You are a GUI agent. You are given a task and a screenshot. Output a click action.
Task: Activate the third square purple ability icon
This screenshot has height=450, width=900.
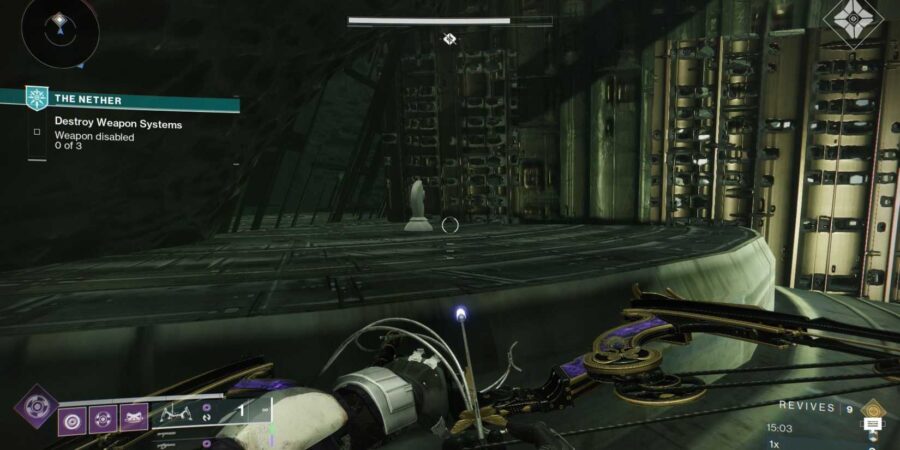(134, 418)
